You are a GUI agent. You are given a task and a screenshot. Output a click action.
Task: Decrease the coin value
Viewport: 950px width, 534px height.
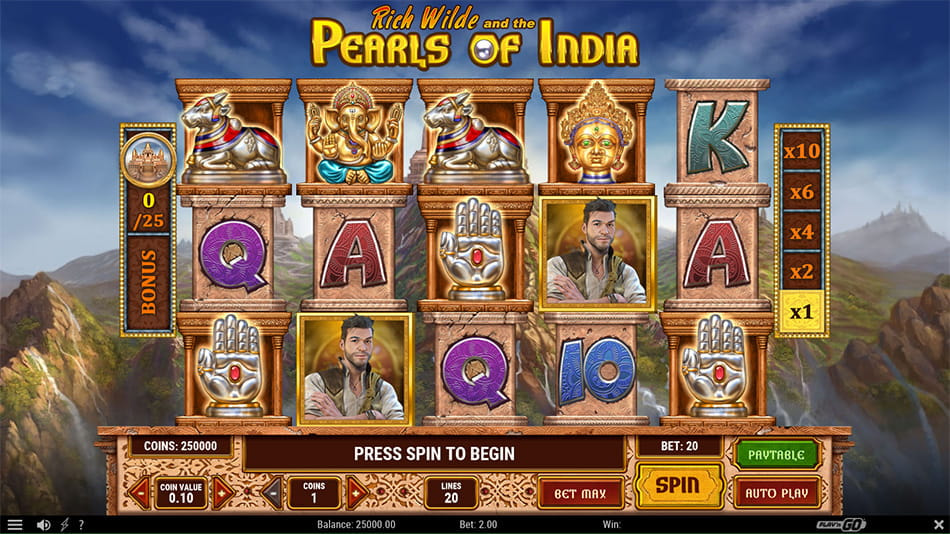(x=139, y=492)
